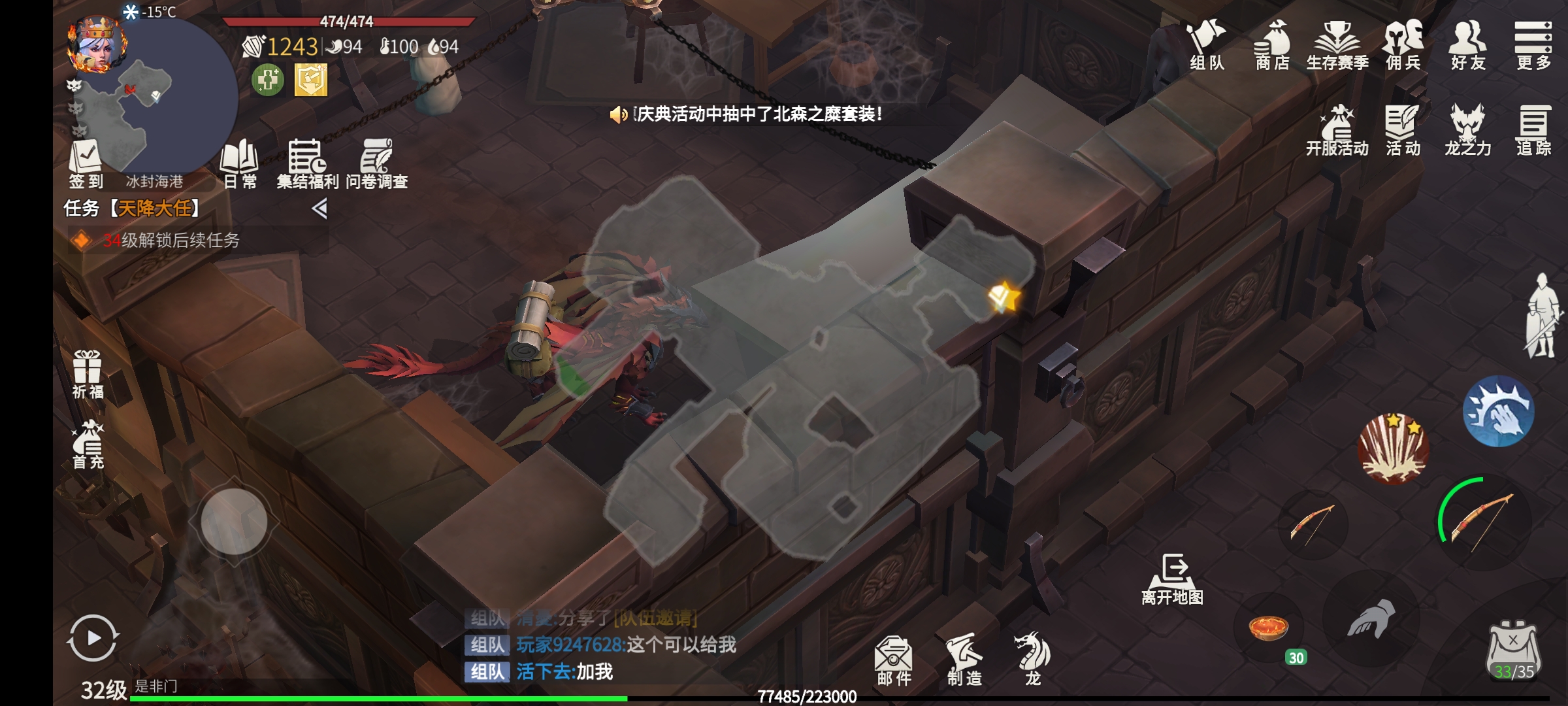This screenshot has height=706, width=1568.
Task: Toggle the 追踪 tracking panel
Action: click(x=1533, y=131)
